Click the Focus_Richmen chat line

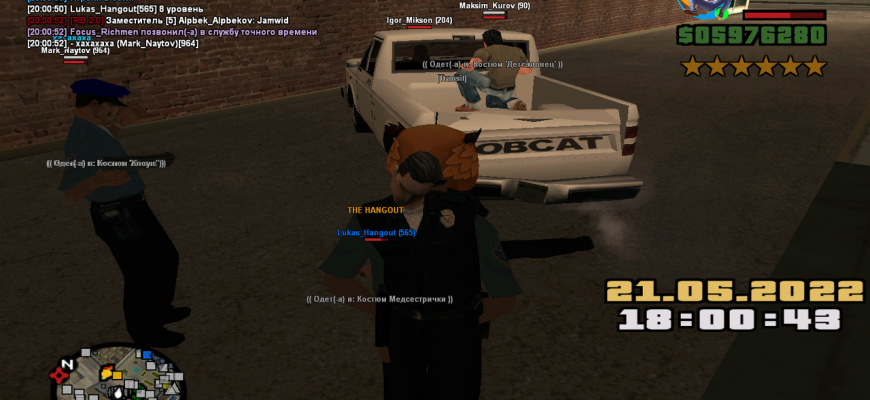click(172, 32)
